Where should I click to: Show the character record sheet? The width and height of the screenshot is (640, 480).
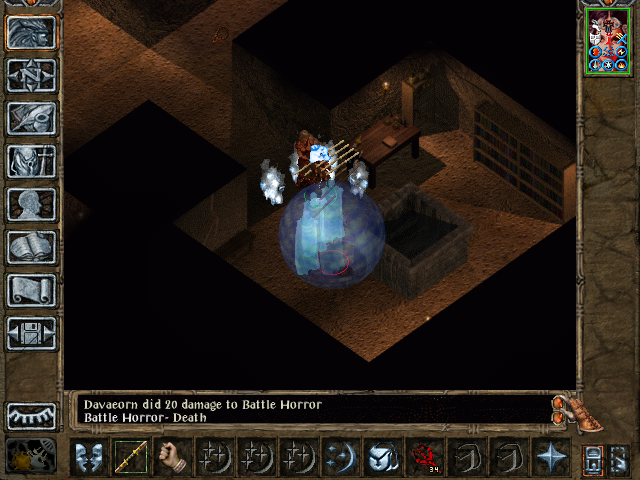(31, 204)
